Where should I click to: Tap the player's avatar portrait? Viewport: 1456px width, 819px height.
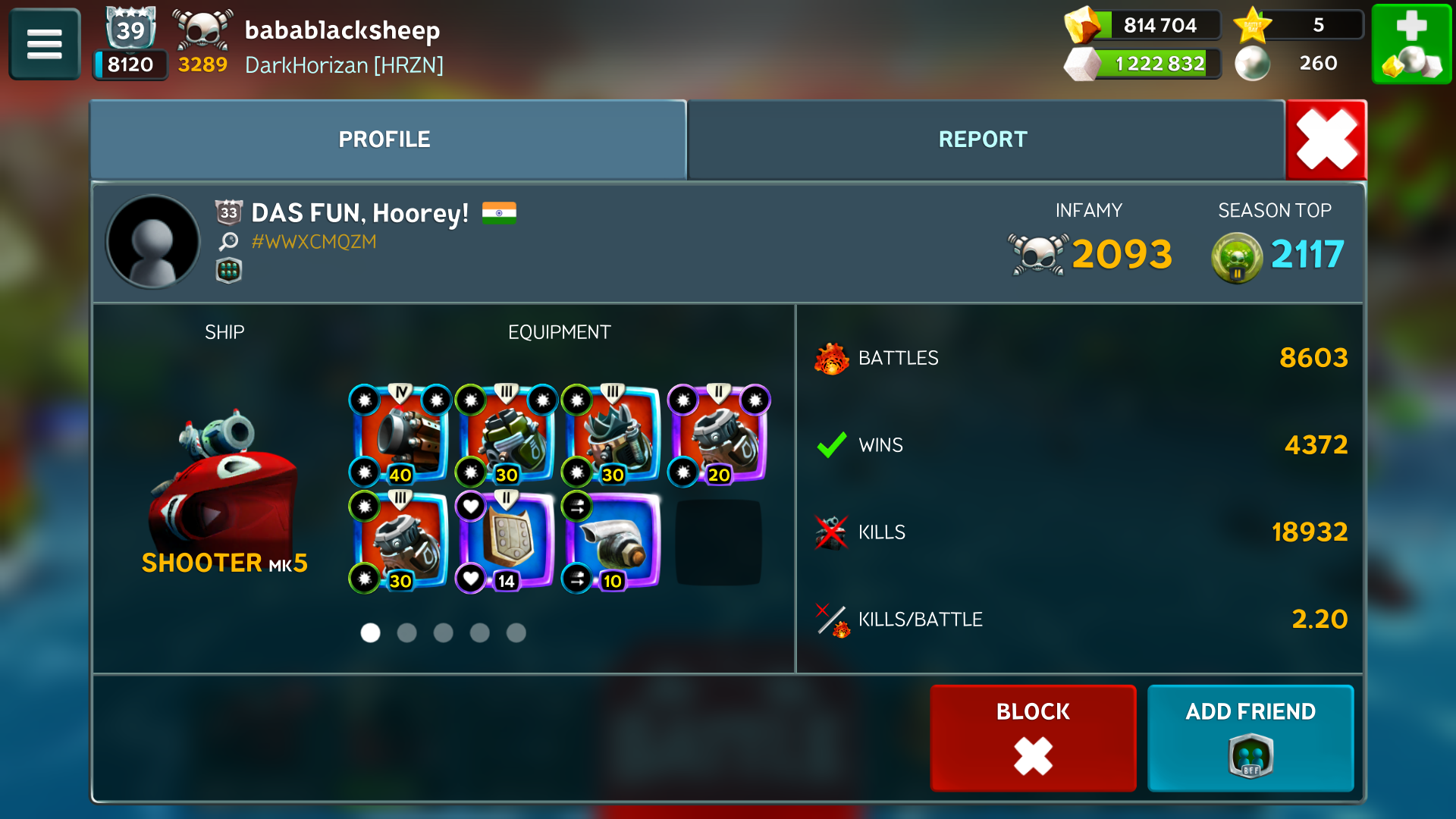pos(153,242)
